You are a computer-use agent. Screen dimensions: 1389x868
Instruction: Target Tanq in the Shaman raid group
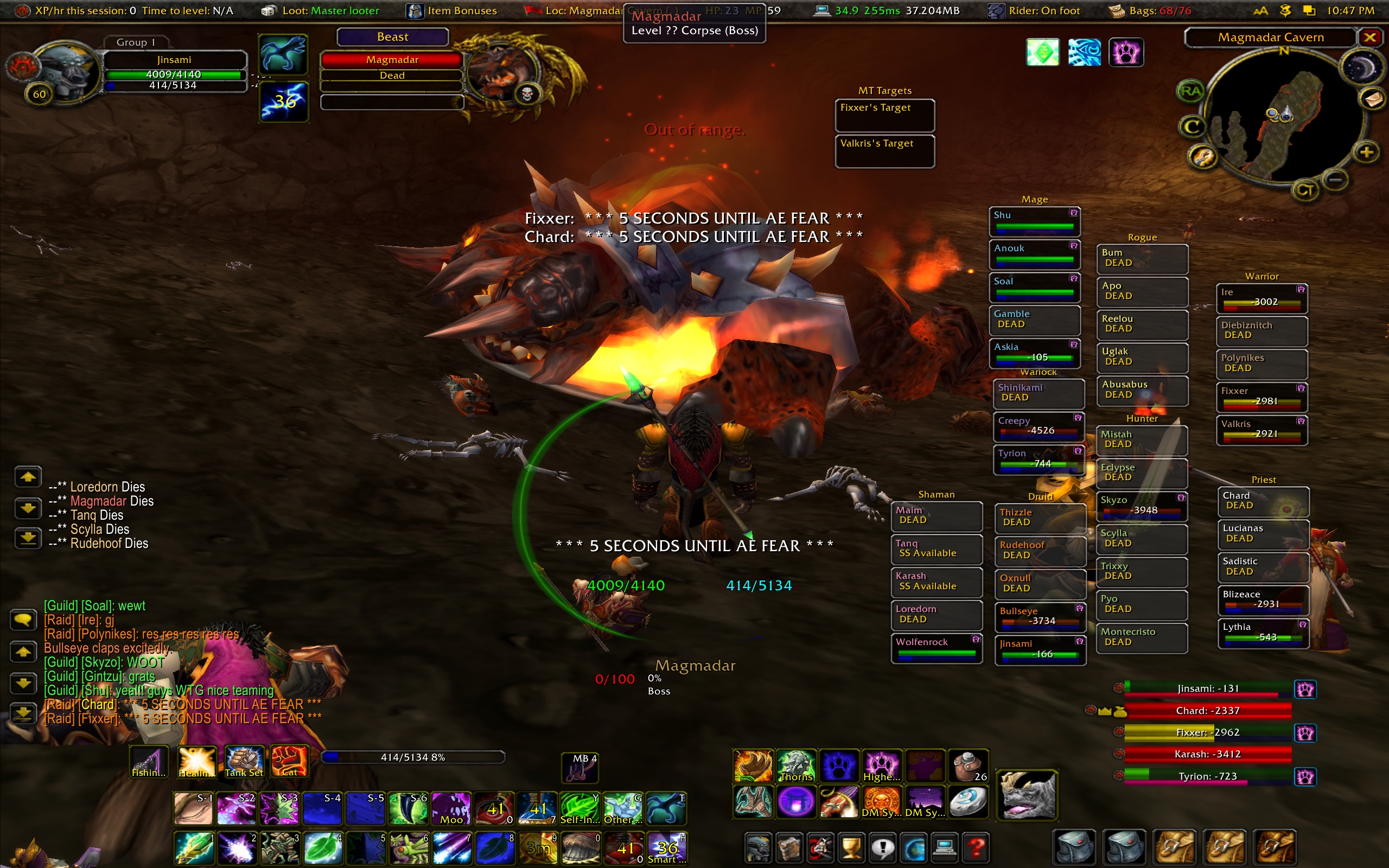point(936,549)
